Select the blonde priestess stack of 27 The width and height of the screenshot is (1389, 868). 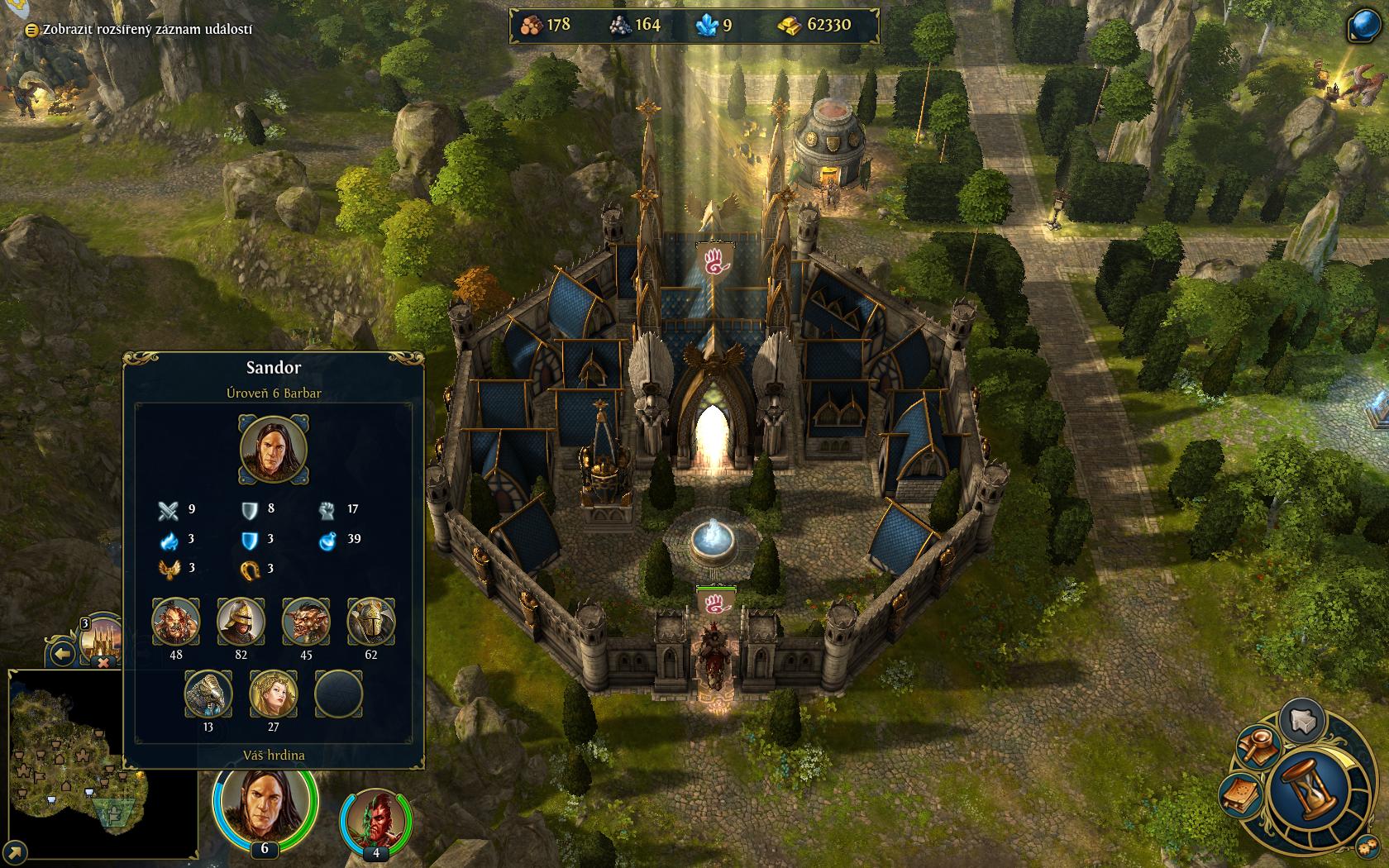point(274,694)
